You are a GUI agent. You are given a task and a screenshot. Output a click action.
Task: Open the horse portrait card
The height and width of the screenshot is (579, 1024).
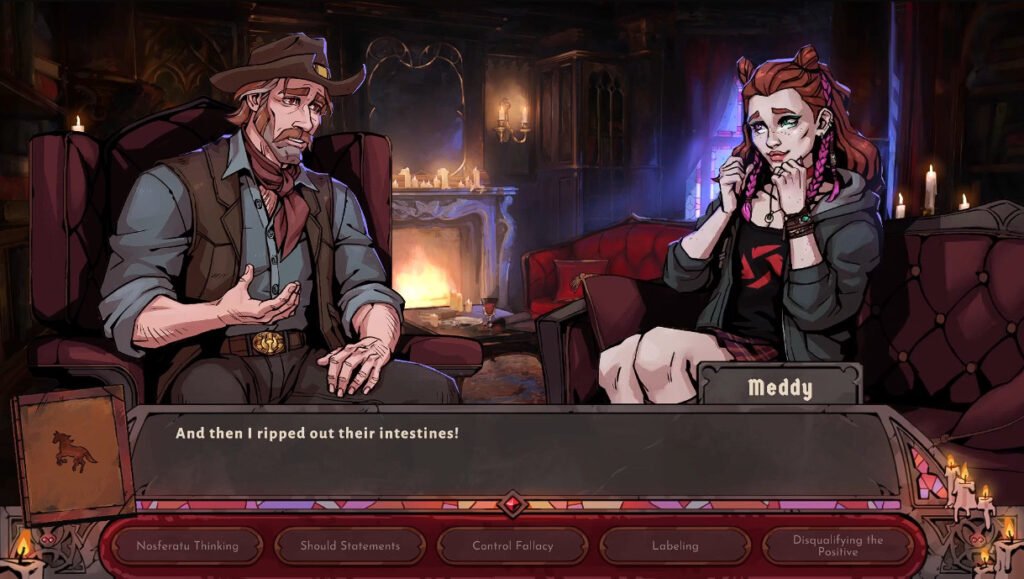click(x=73, y=457)
